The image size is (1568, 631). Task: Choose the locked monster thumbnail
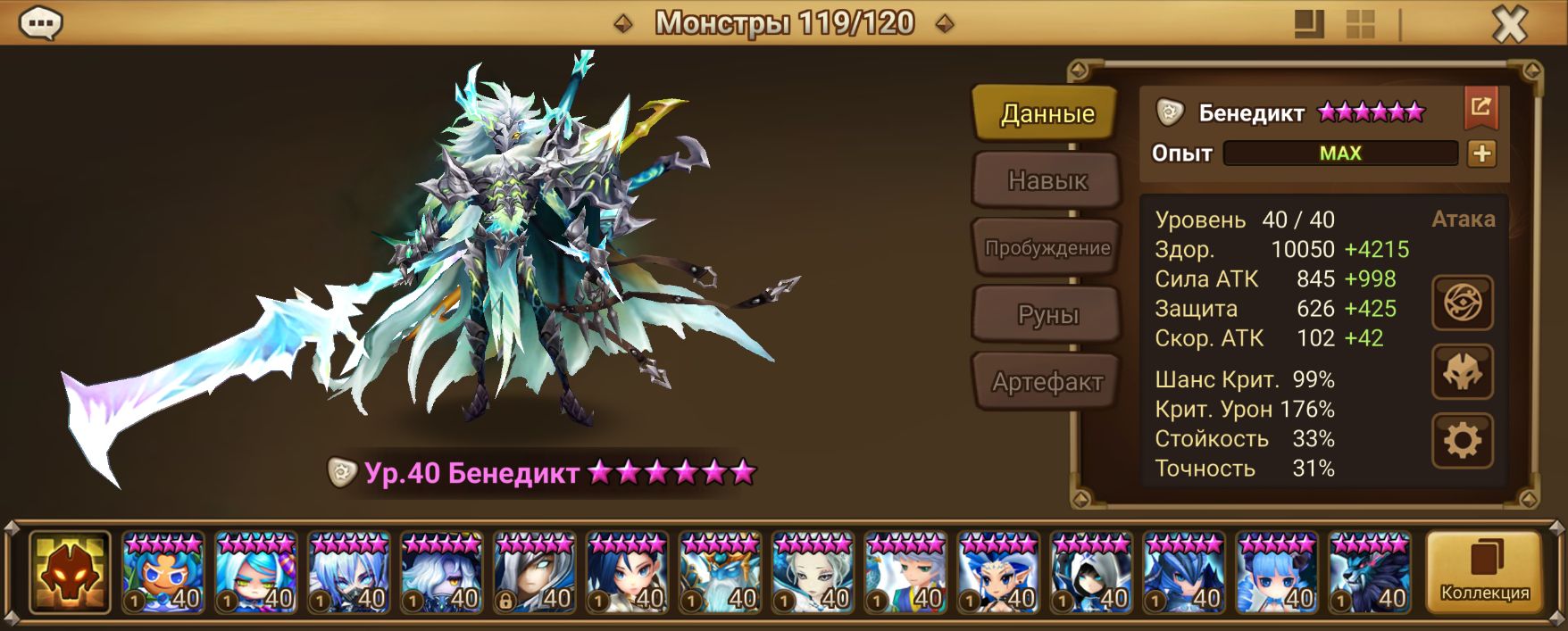(x=535, y=572)
